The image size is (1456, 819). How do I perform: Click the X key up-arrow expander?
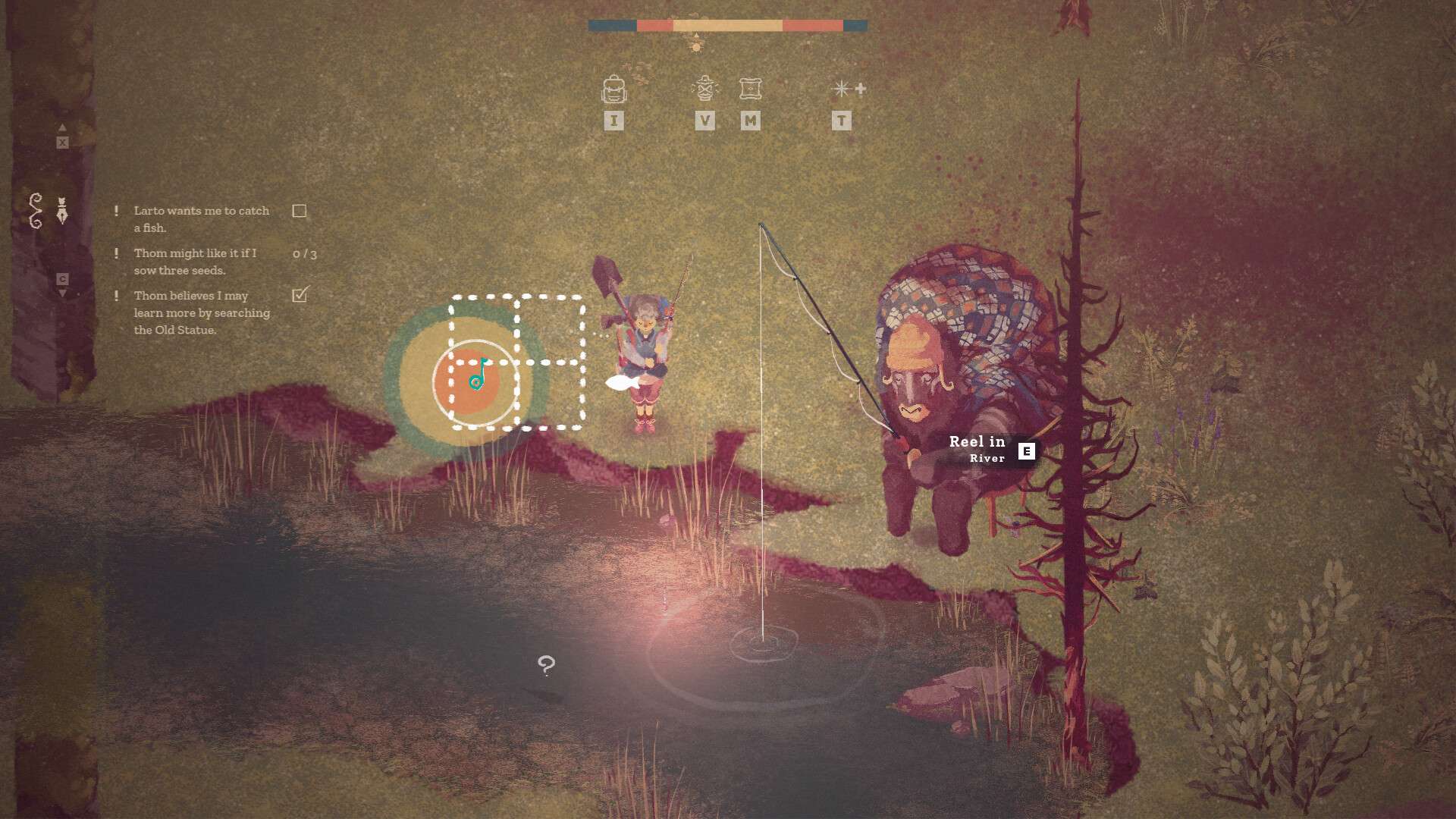point(63,141)
